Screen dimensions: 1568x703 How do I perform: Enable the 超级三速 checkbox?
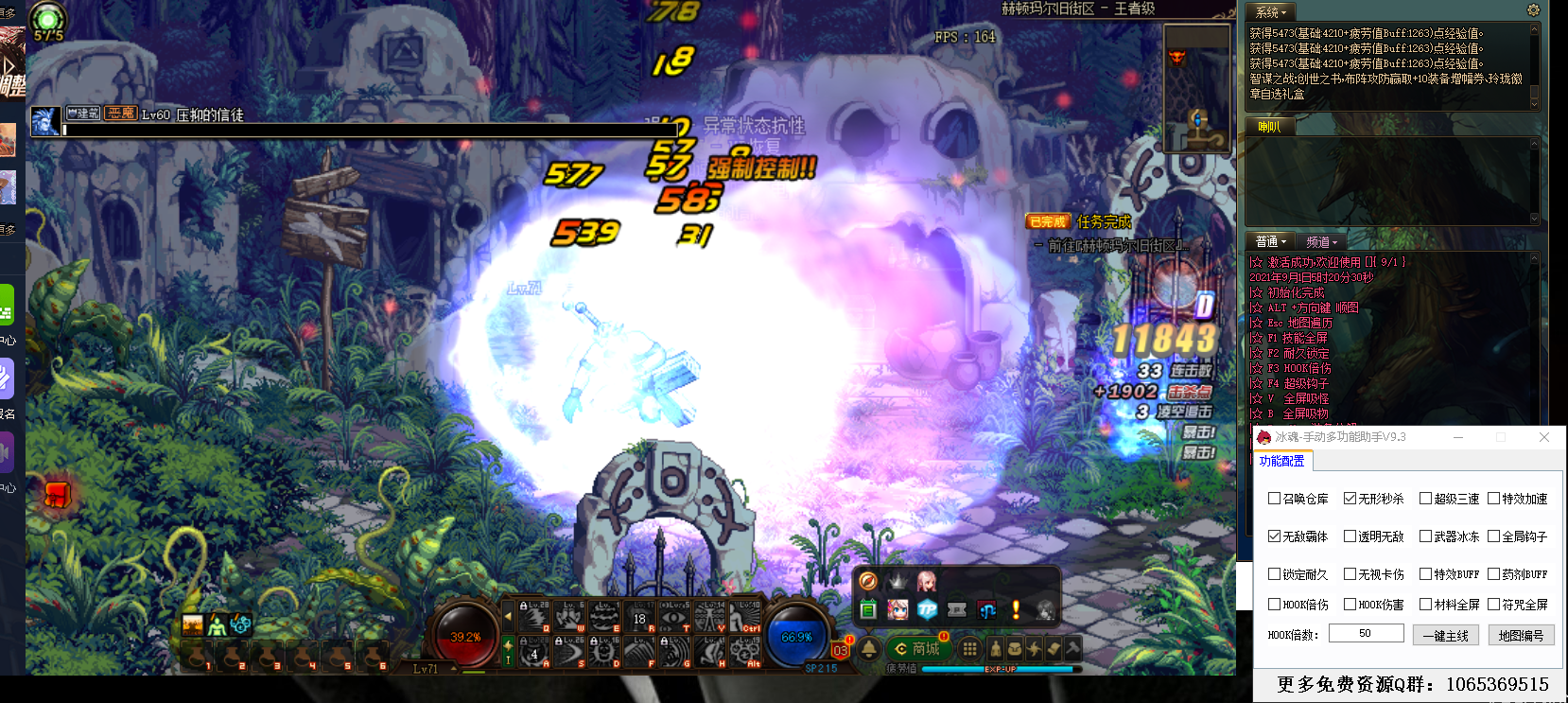pos(1426,499)
